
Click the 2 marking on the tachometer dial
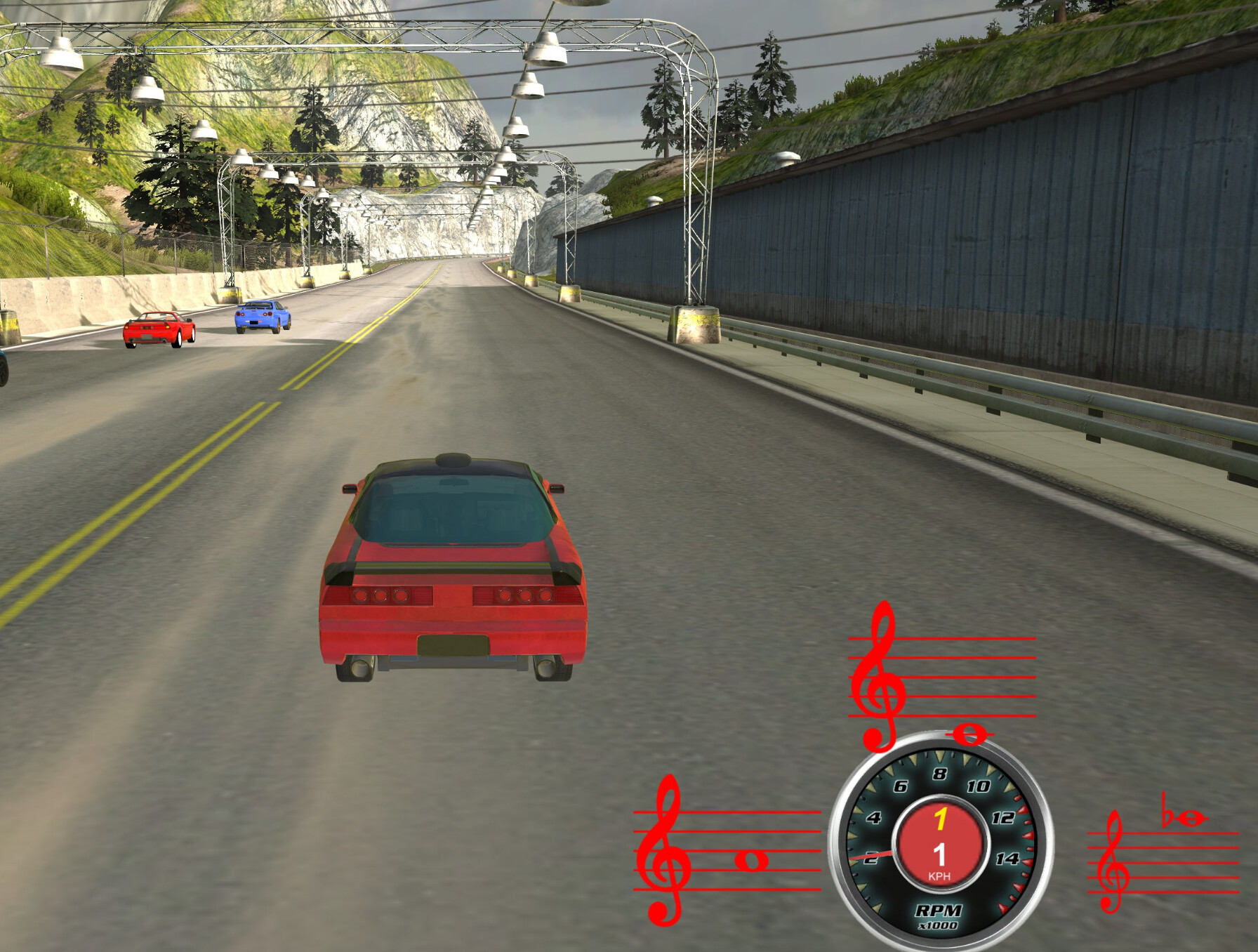click(x=870, y=858)
